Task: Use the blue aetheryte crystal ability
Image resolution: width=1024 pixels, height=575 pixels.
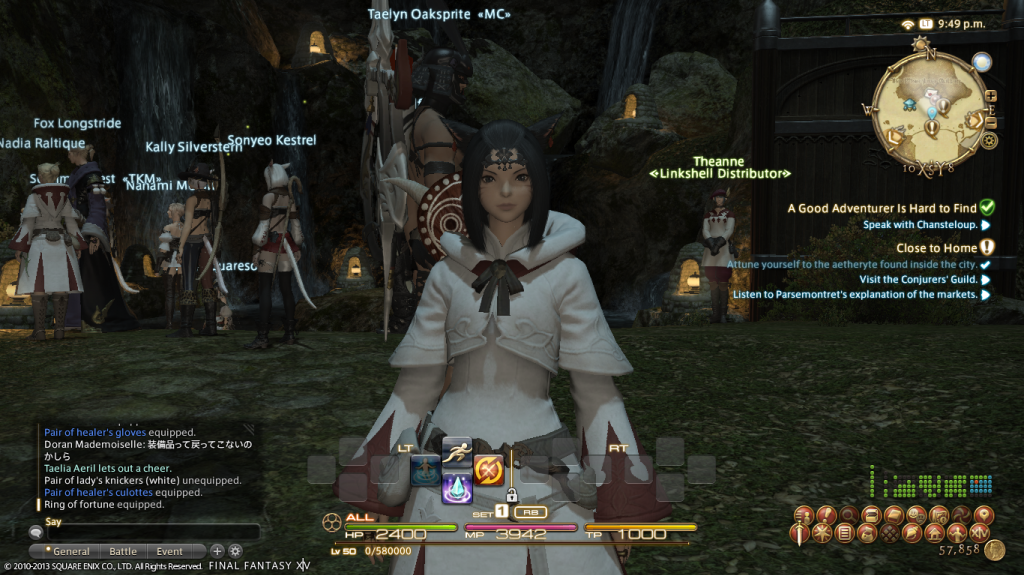Action: pyautogui.click(x=456, y=488)
